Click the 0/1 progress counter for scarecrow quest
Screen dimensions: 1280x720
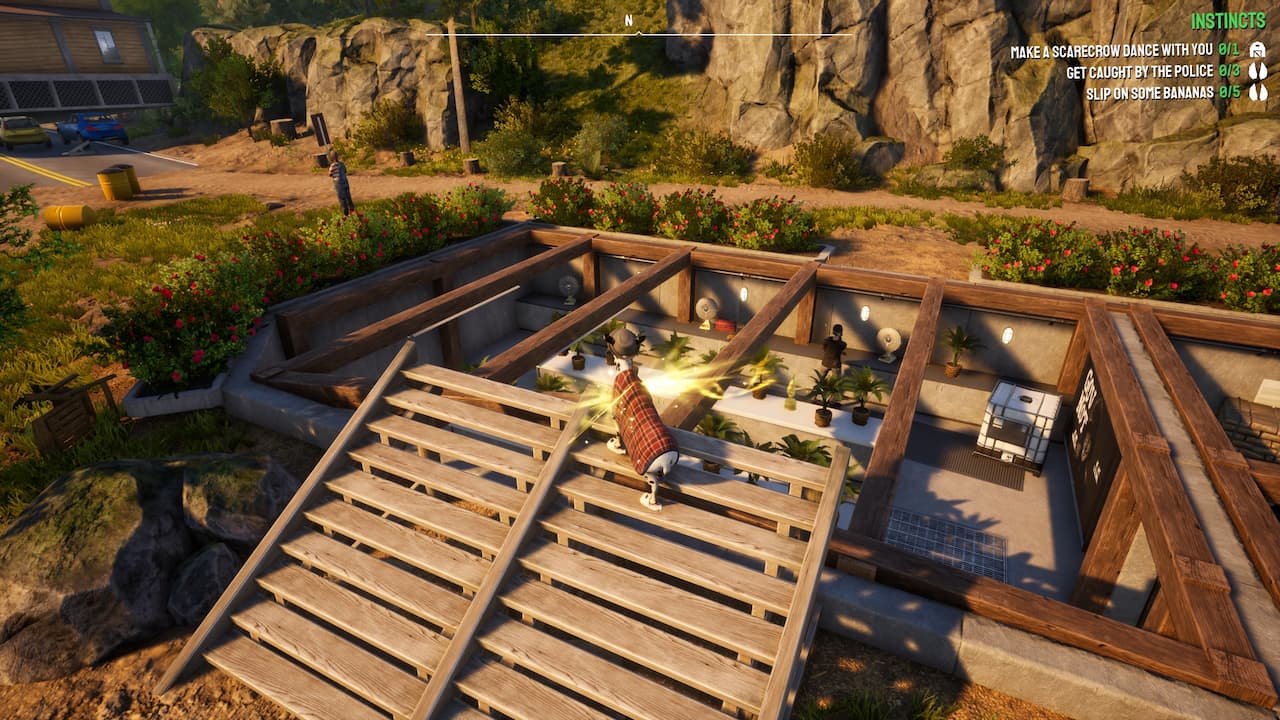coord(1228,50)
